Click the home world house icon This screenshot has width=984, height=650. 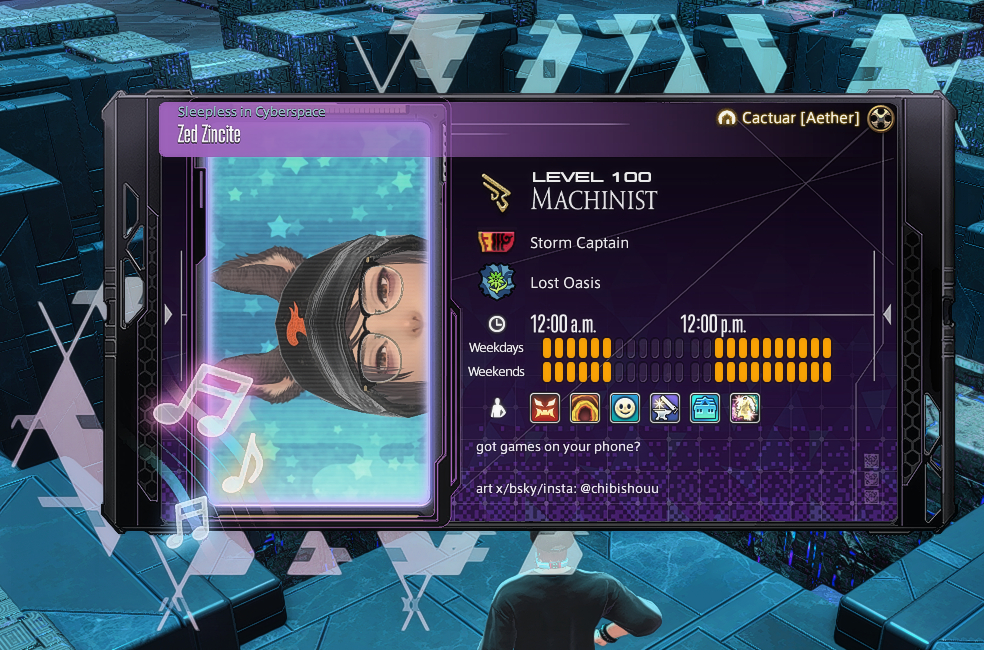click(727, 118)
